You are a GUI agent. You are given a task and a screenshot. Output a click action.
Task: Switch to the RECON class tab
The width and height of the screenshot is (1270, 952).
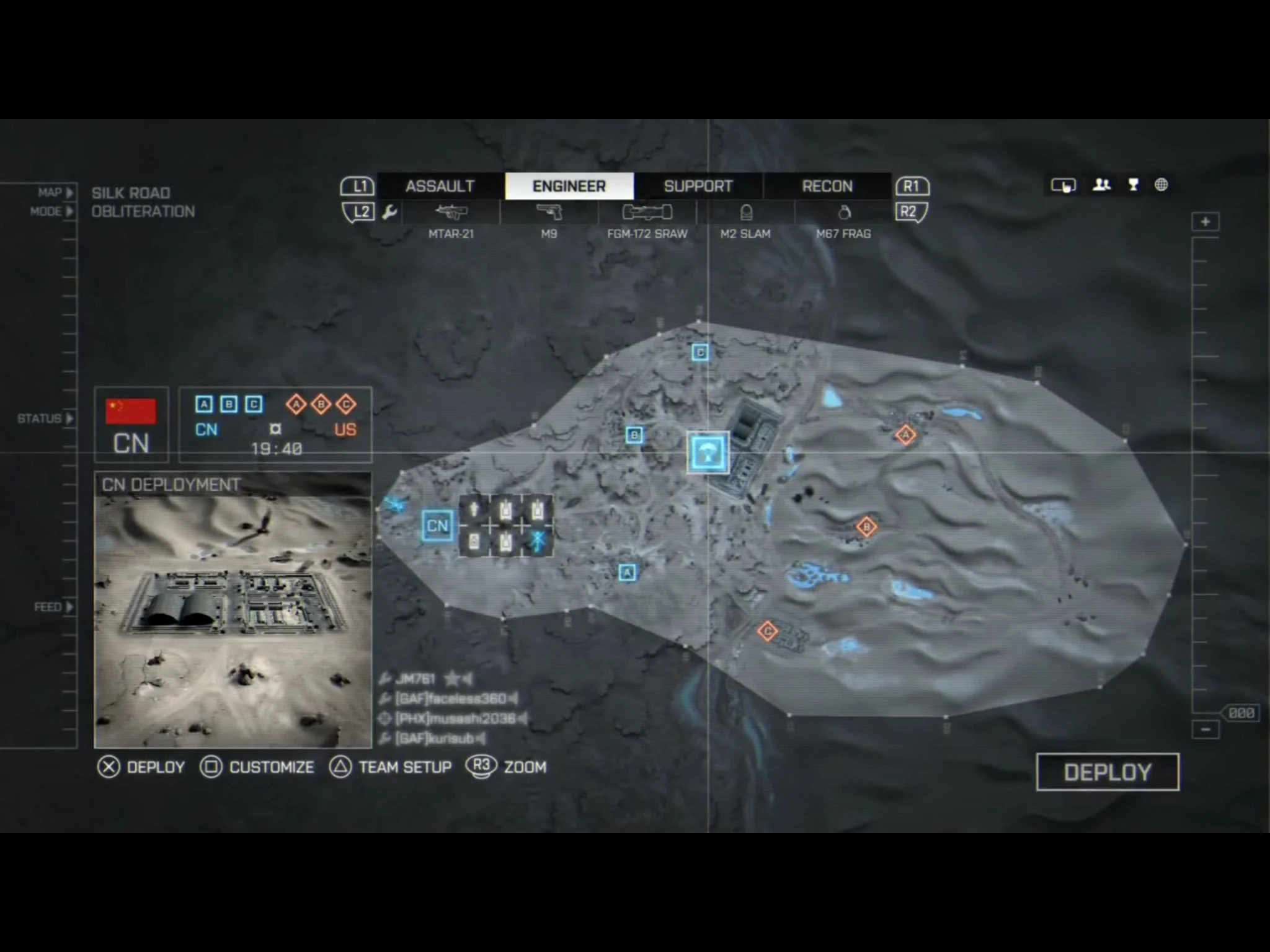[827, 185]
